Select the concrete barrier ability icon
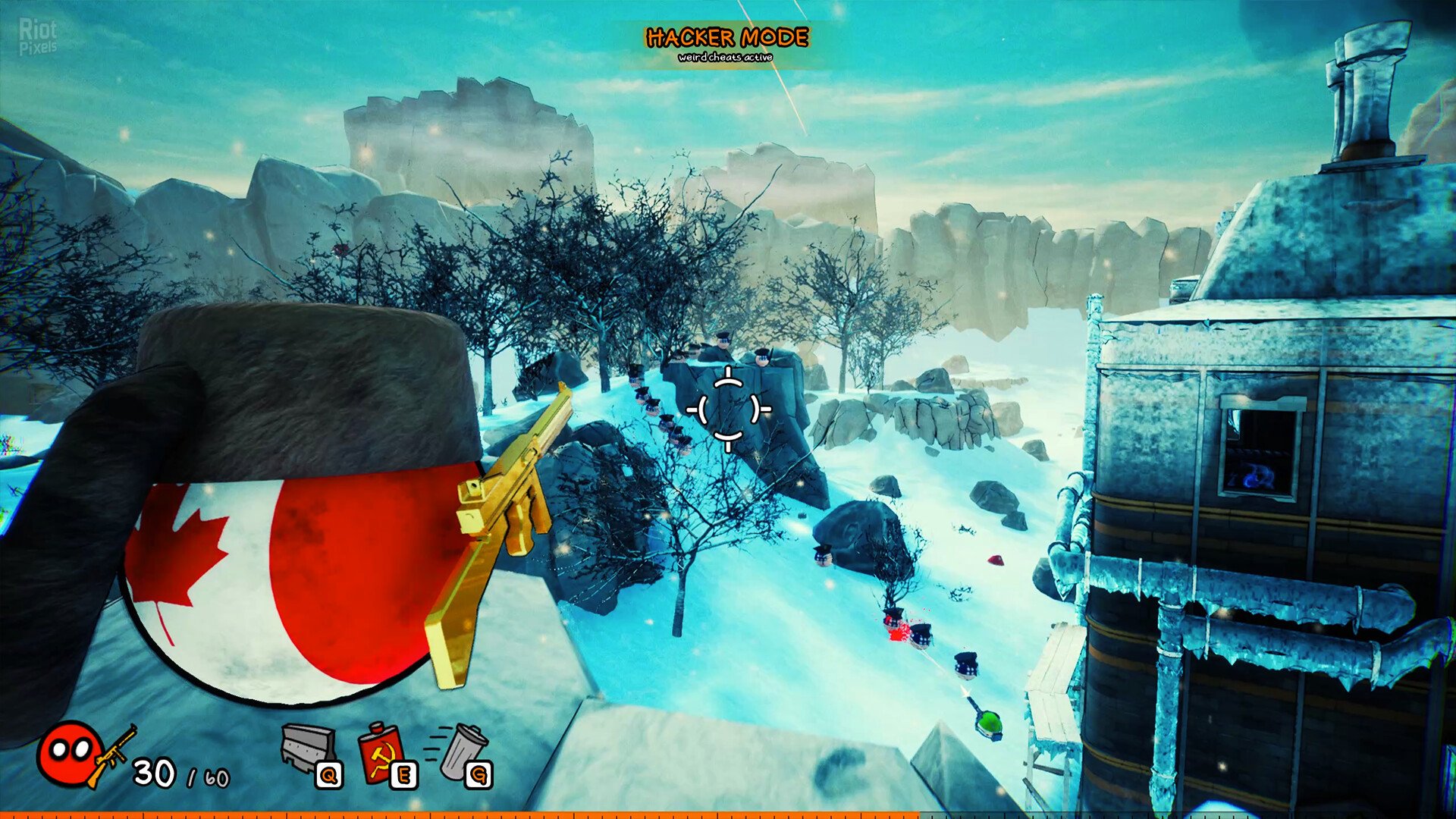 click(x=308, y=748)
